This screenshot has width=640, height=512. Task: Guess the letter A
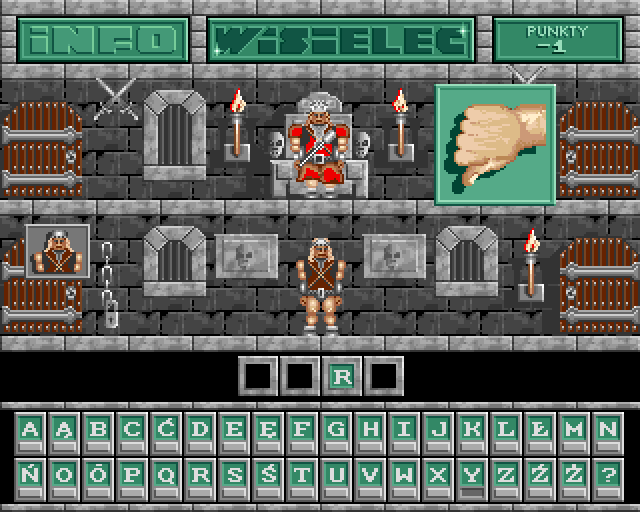tap(32, 430)
